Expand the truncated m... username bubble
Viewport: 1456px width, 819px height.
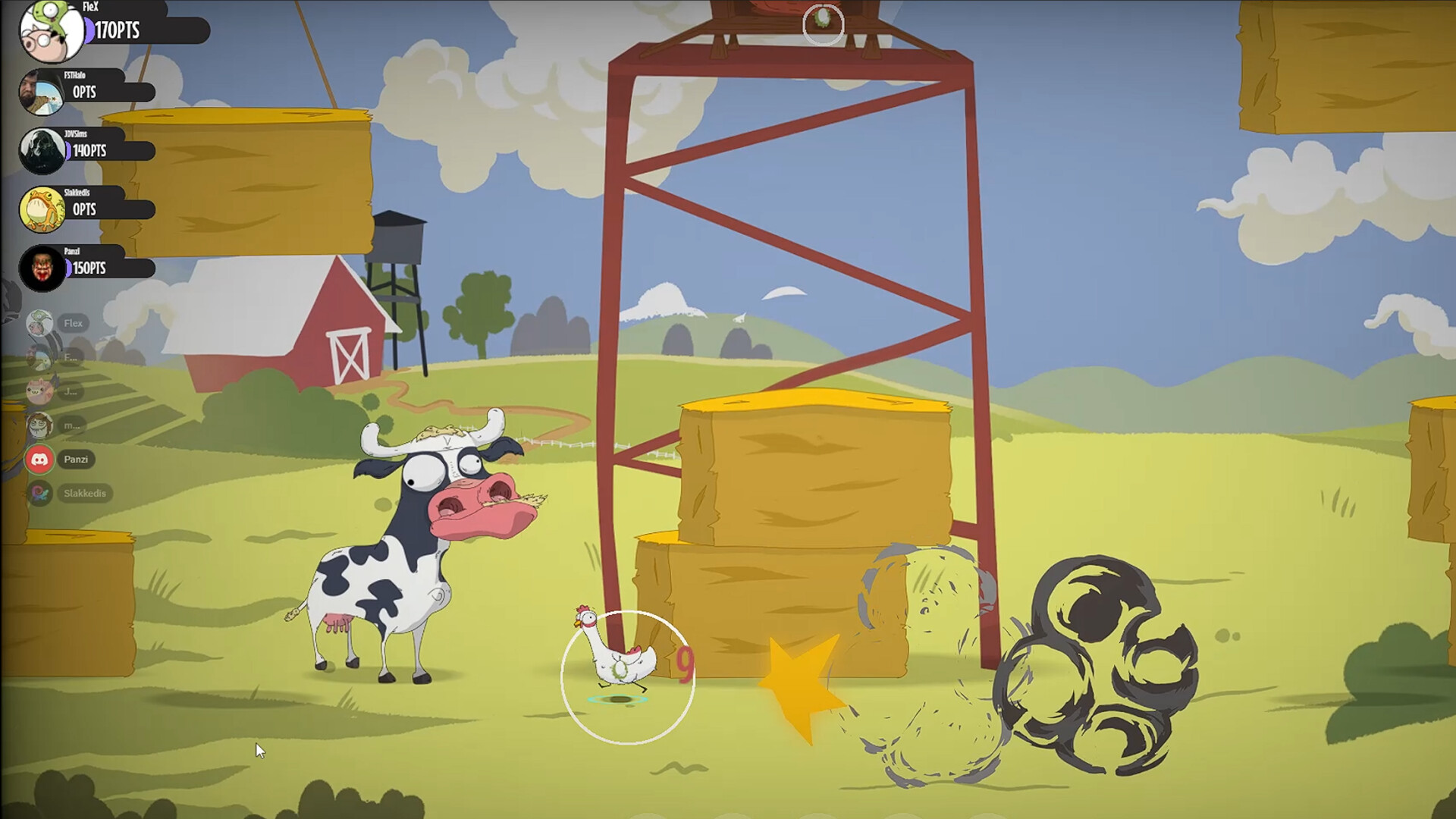point(72,426)
